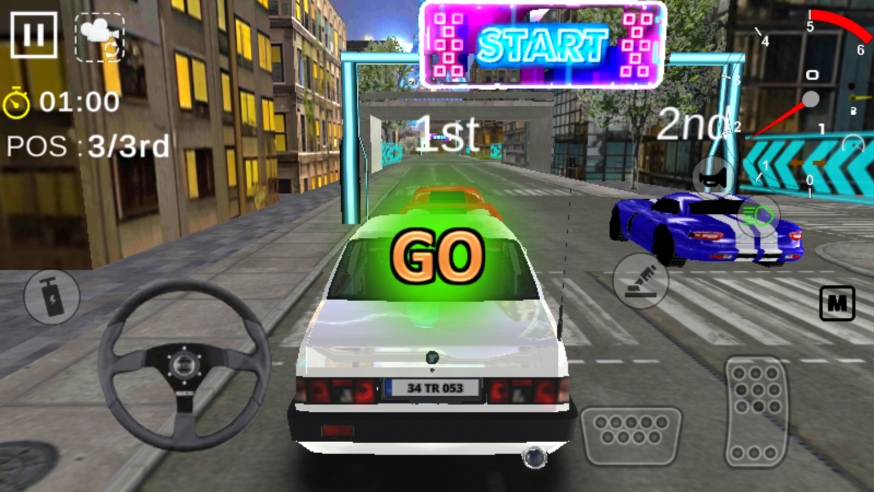Pause the race

pos(34,35)
